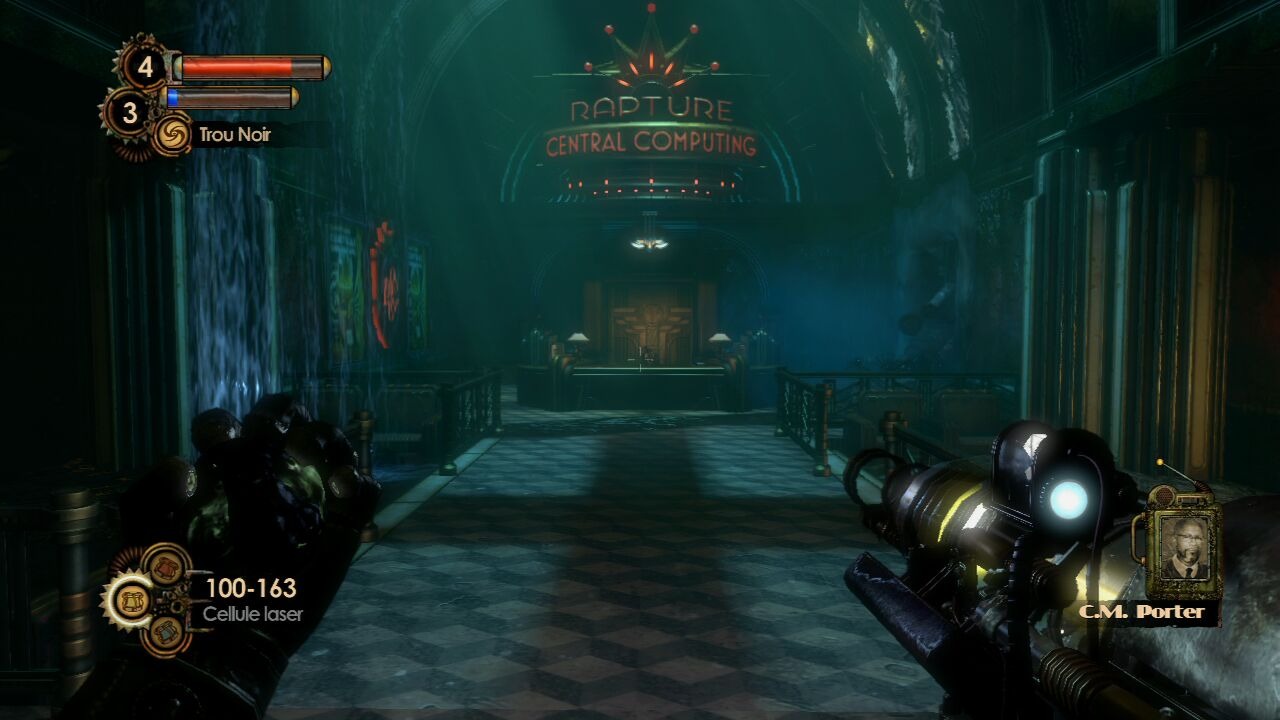This screenshot has width=1280, height=720.
Task: Choose the highlighted Cellule laser ammo icon
Action: coord(129,600)
